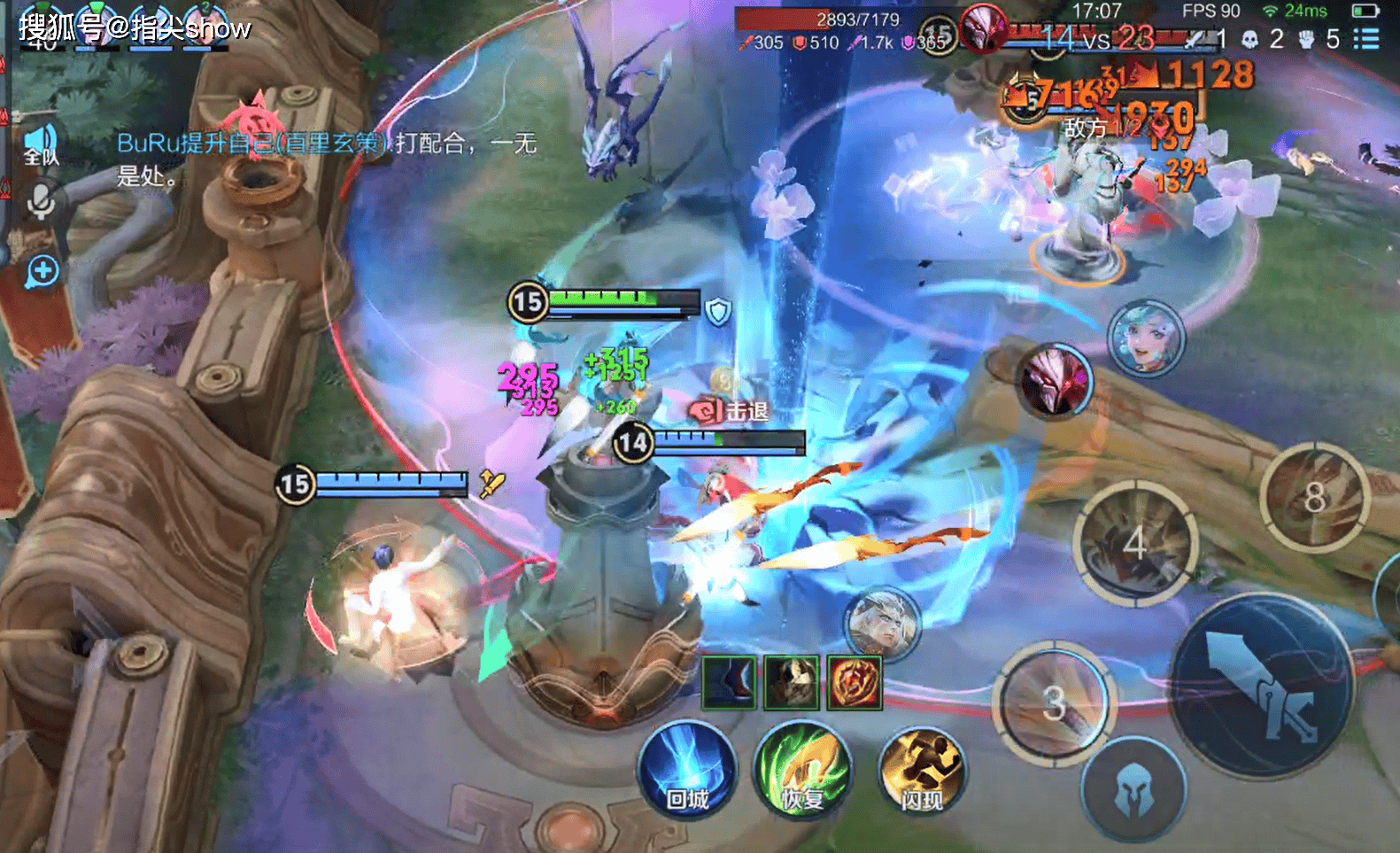Use the red-gold emblem active item
This screenshot has height=853, width=1400.
tap(855, 682)
